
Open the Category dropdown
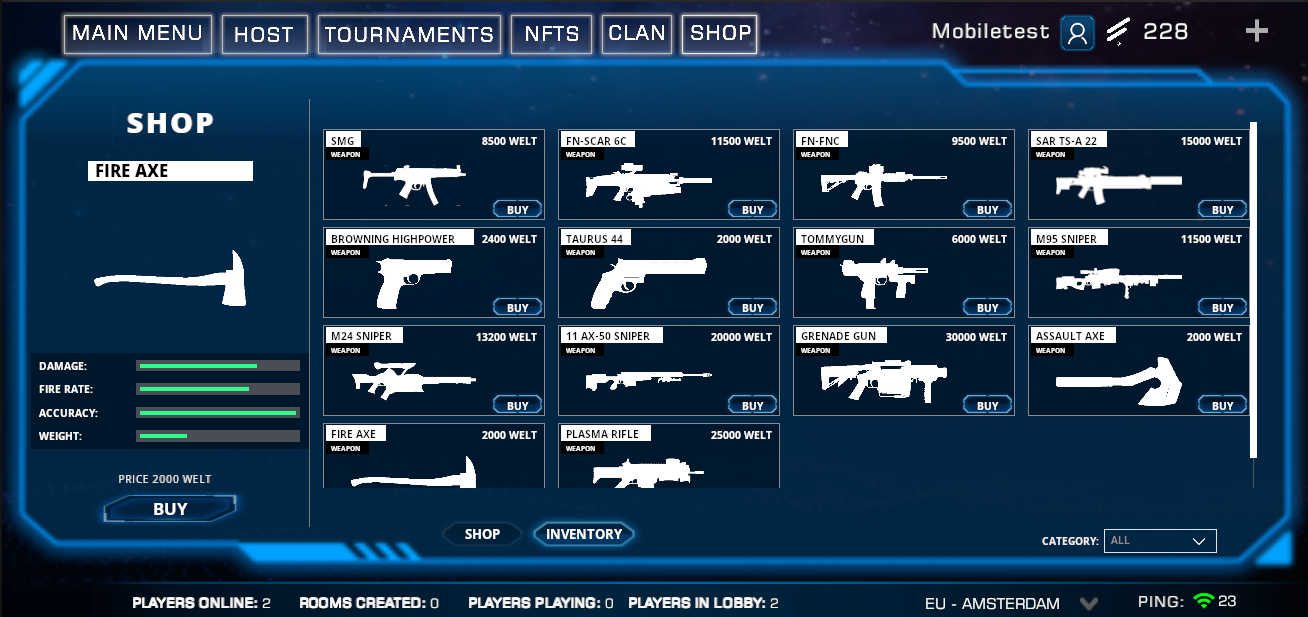coord(1160,541)
